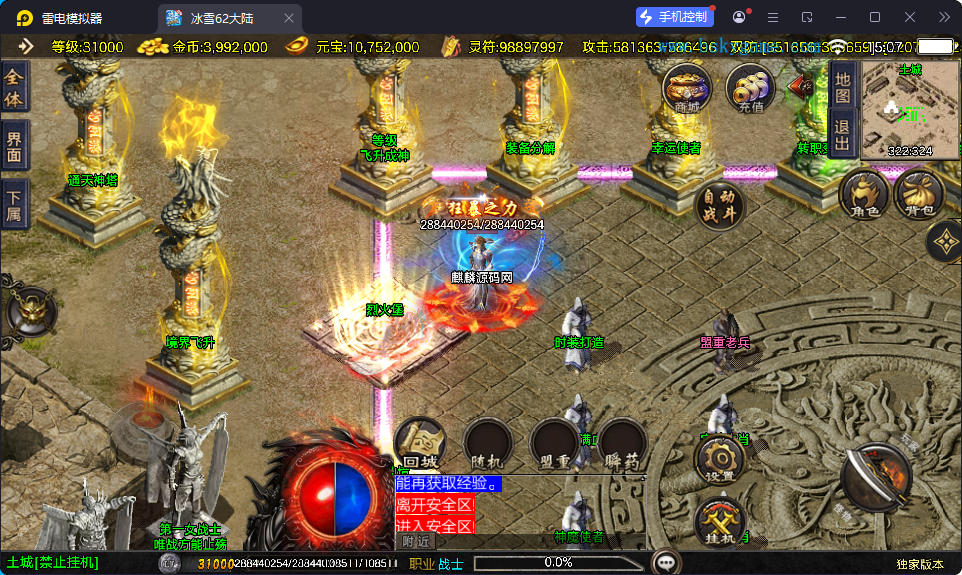Toggle 自动战斗 auto battle
The width and height of the screenshot is (962, 575).
tap(720, 203)
